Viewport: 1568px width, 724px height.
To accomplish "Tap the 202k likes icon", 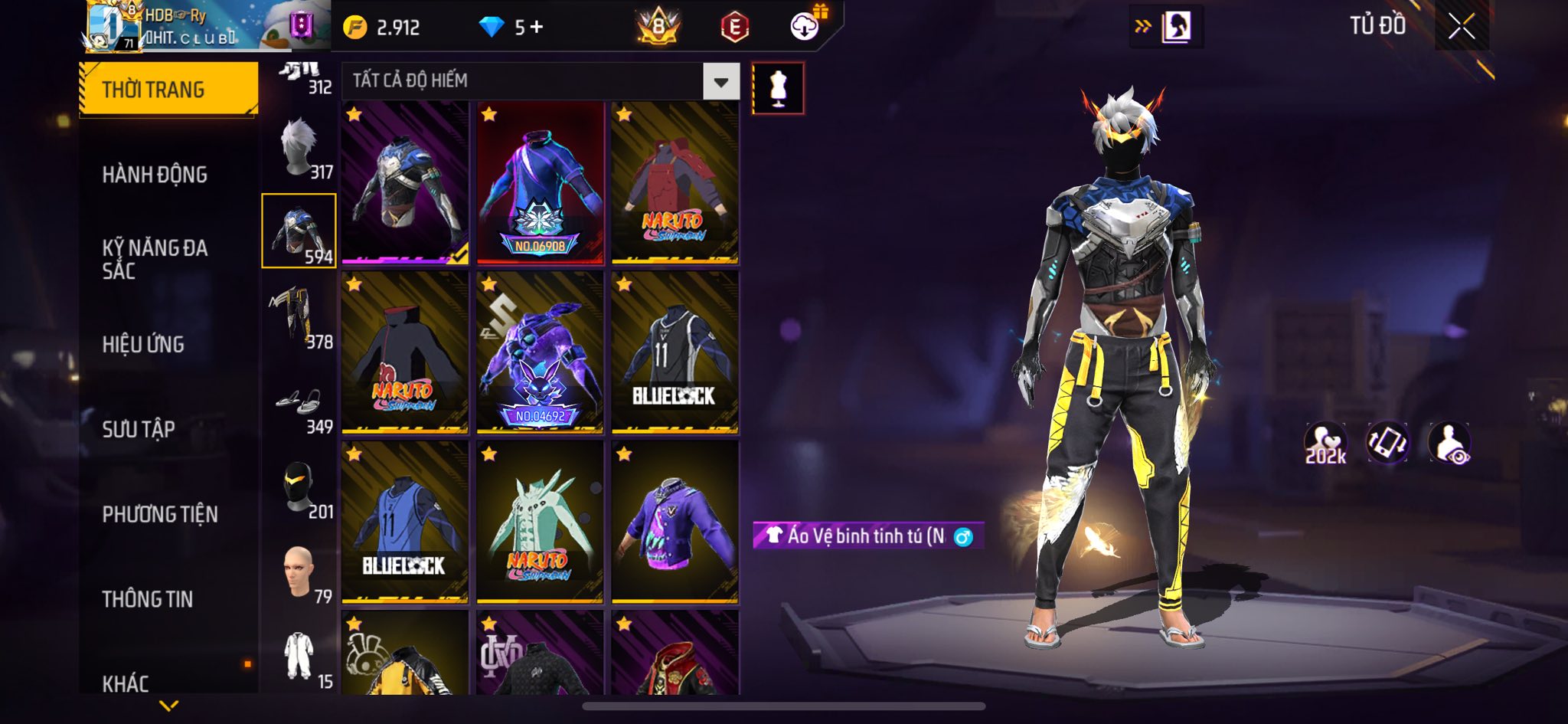I will click(1325, 444).
